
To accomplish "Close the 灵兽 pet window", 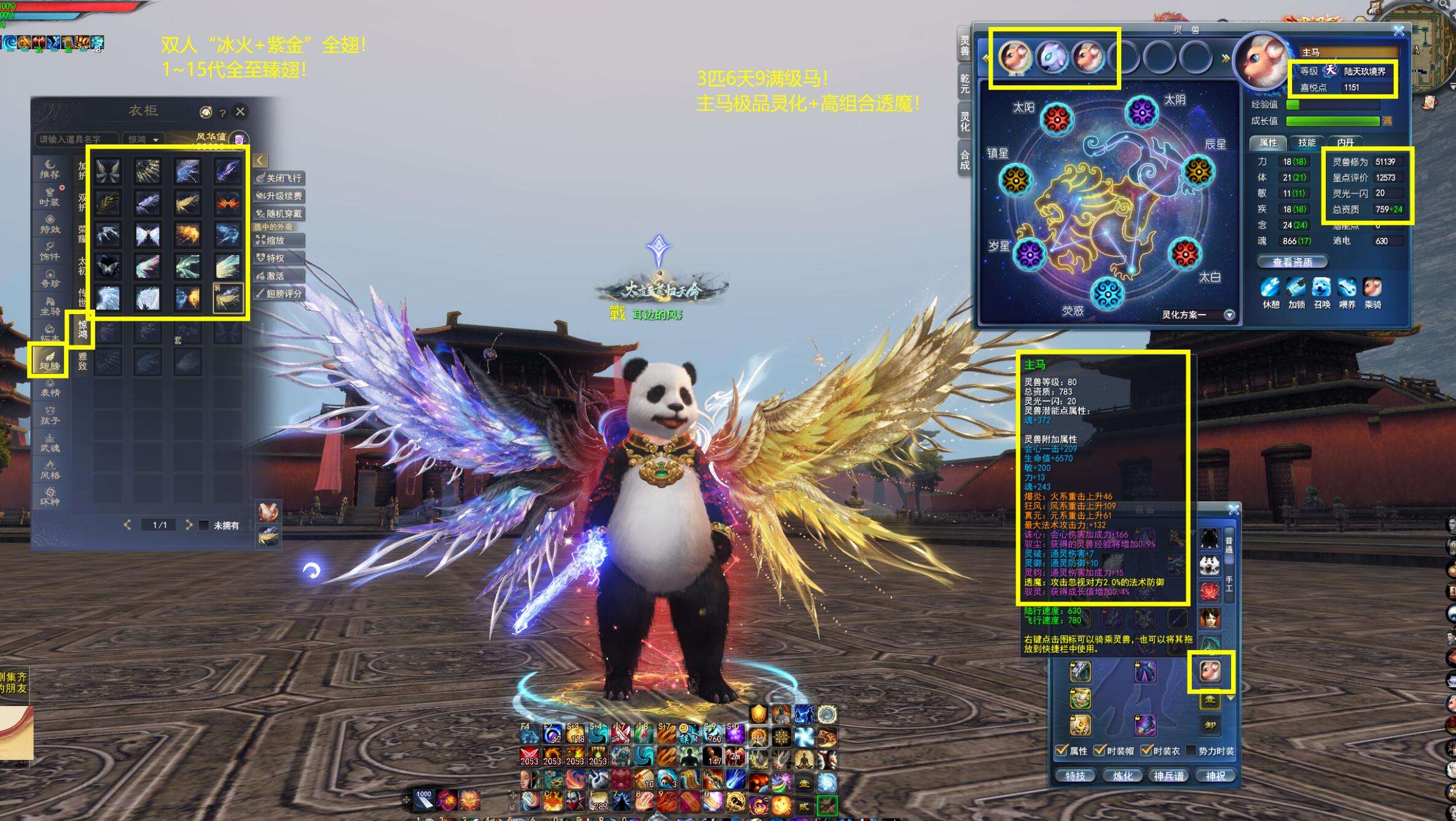I will [x=1399, y=31].
